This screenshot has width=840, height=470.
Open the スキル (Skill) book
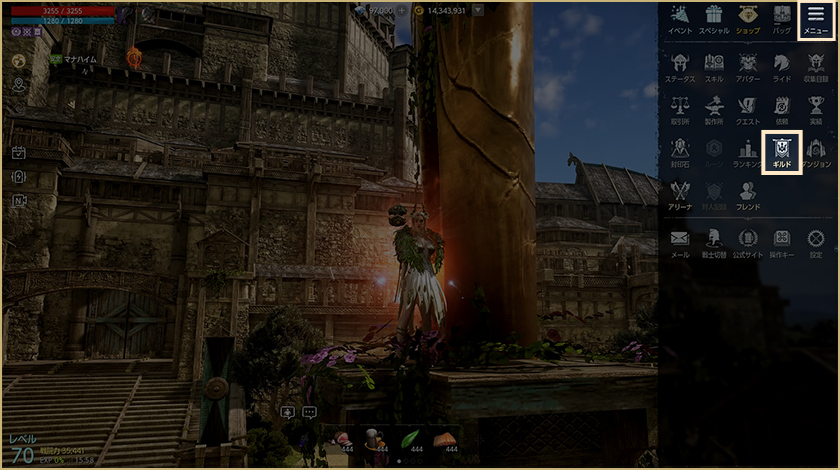pos(714,65)
